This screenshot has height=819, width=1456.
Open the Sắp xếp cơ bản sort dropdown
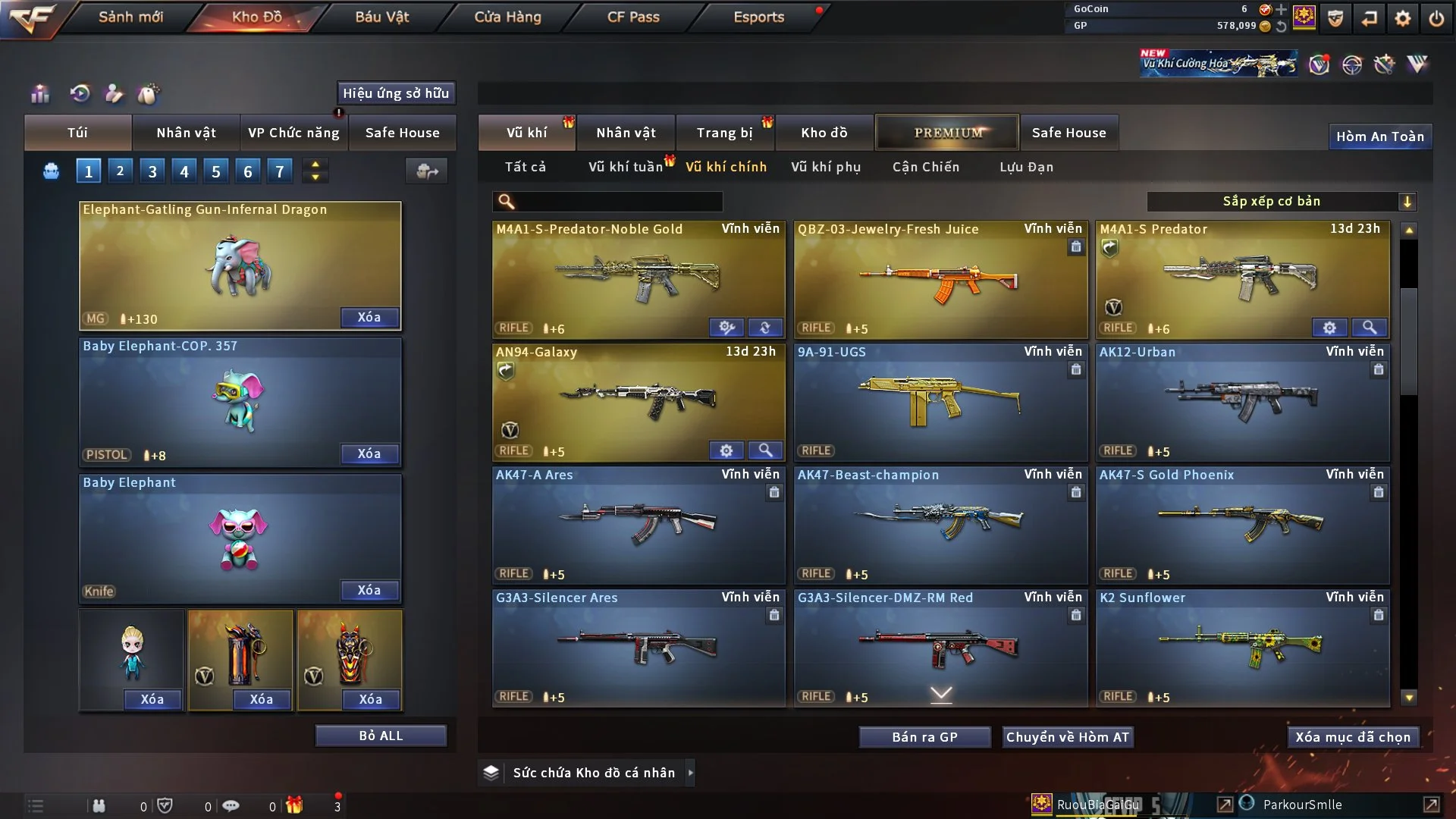point(1280,201)
